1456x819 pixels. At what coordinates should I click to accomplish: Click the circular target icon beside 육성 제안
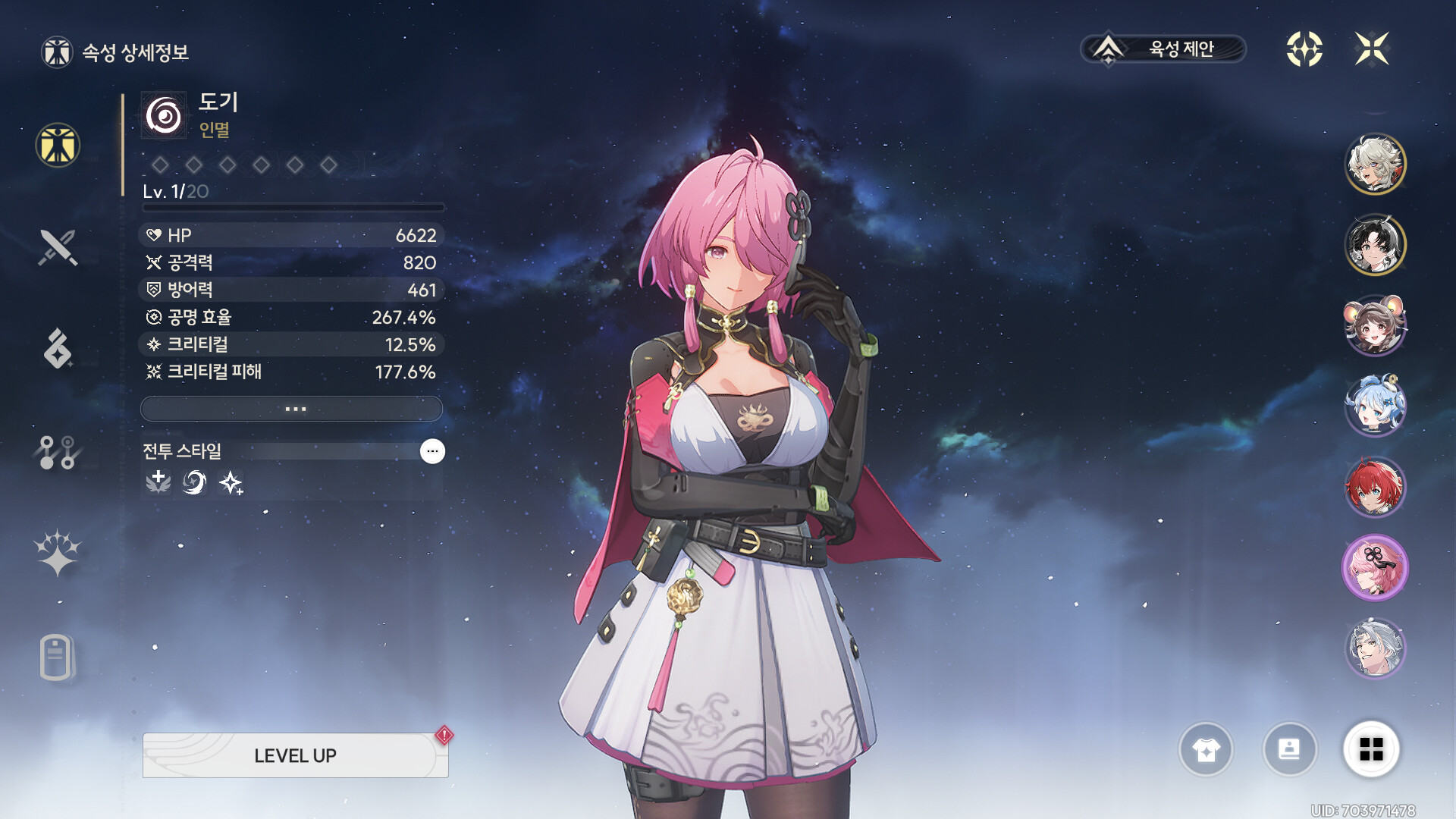pyautogui.click(x=1304, y=49)
